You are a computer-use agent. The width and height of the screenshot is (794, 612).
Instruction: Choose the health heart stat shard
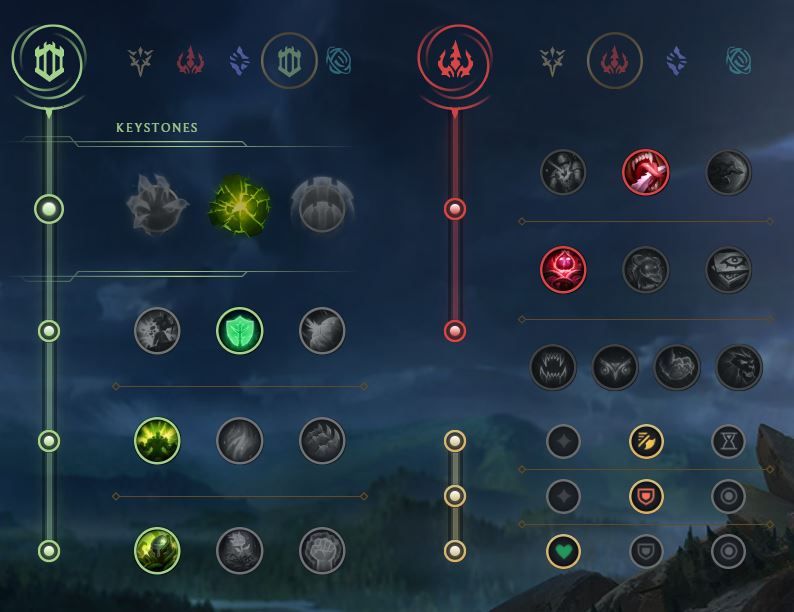coord(564,551)
